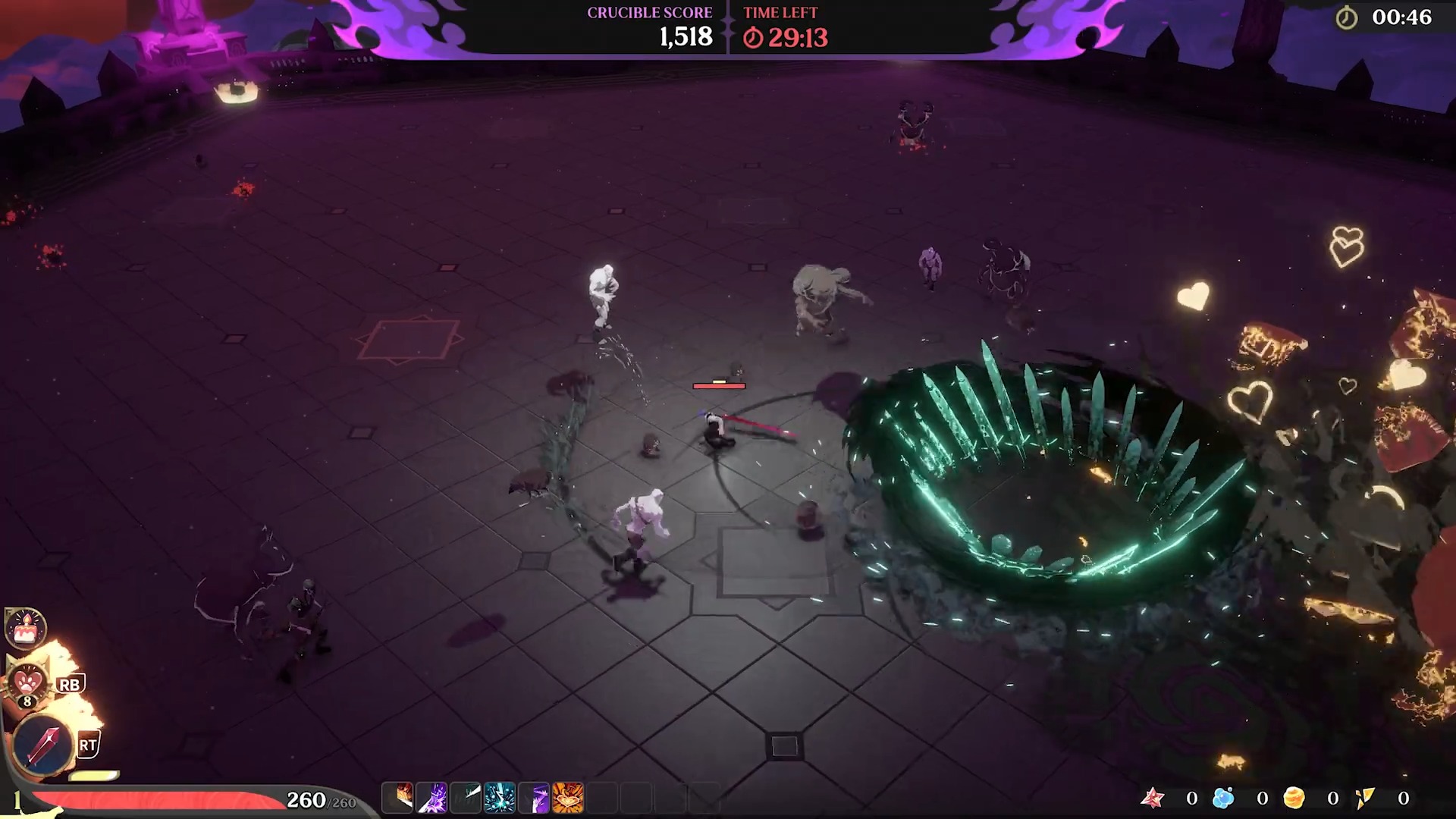This screenshot has width=1456, height=819.
Task: Choose the orange glowing heart slot
Action: (x=568, y=798)
